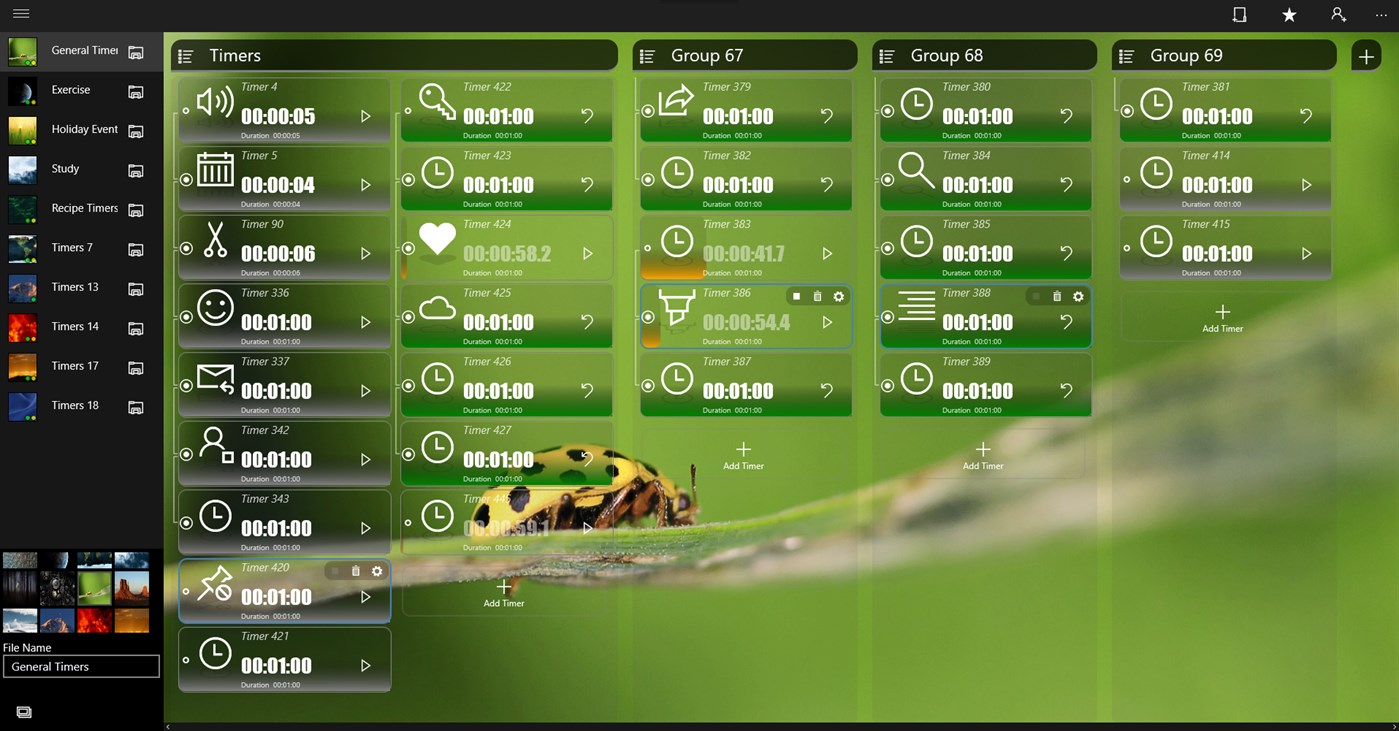The height and width of the screenshot is (731, 1399).
Task: Click the File Name input showing General Timers
Action: (80, 665)
